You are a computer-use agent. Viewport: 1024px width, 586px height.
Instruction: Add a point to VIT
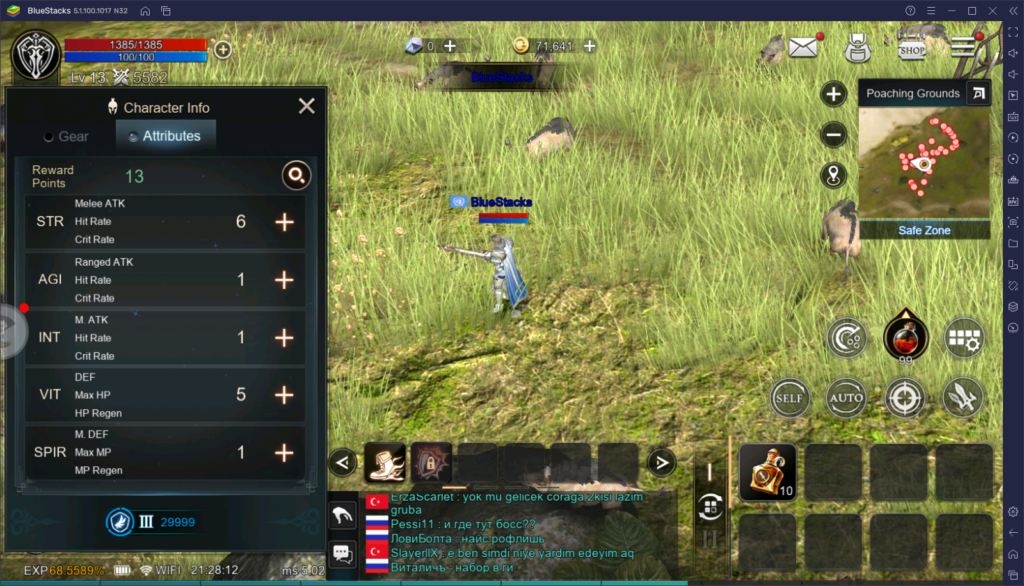point(285,395)
